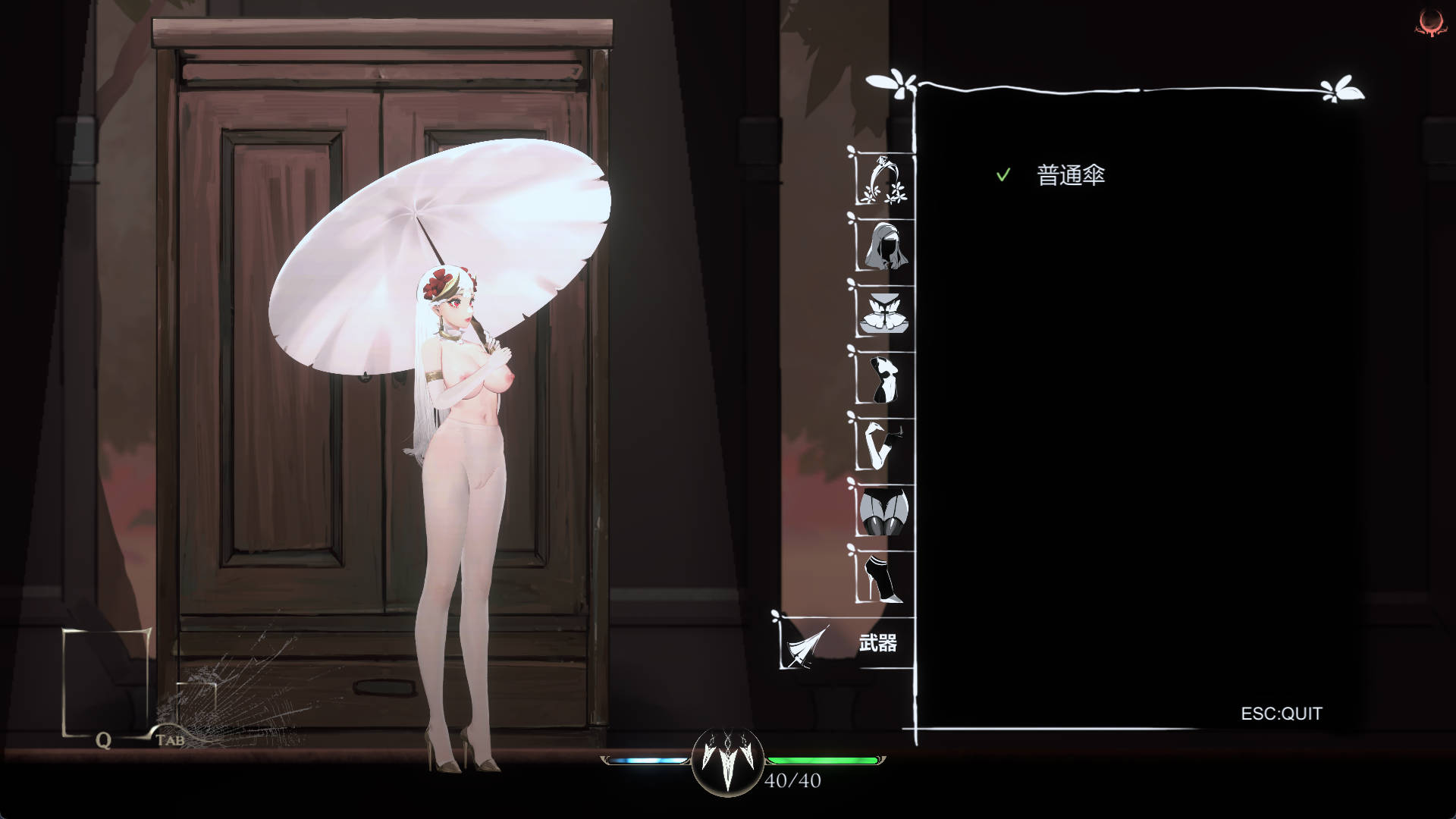Open the bodysuit outfit category

pos(884,379)
